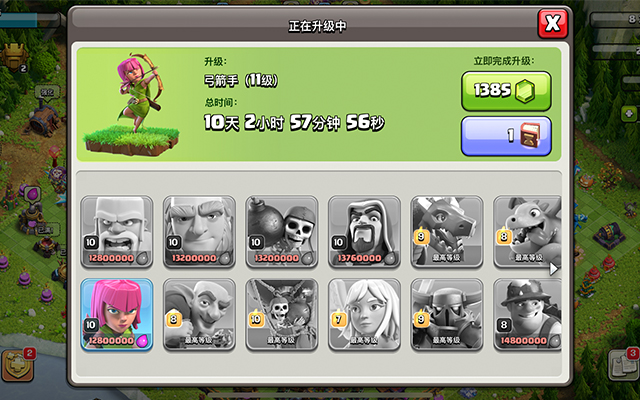Screen dimensions: 640x400
Task: Choose the Goblin troop tile
Action: pos(199,313)
